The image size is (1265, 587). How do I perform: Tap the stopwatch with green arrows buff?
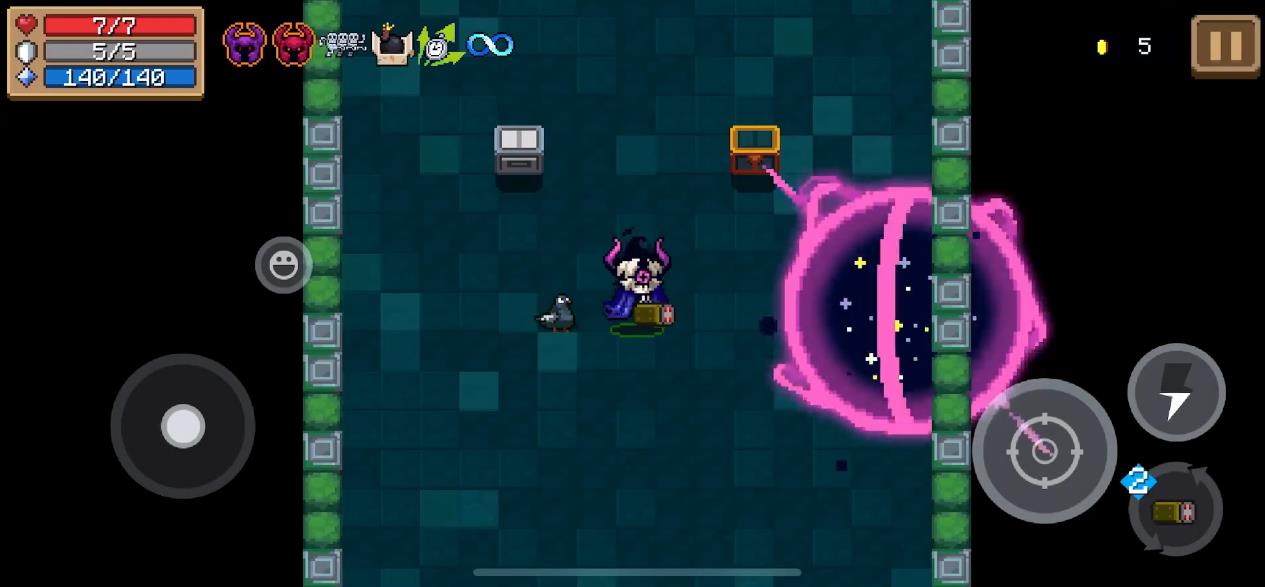point(438,45)
